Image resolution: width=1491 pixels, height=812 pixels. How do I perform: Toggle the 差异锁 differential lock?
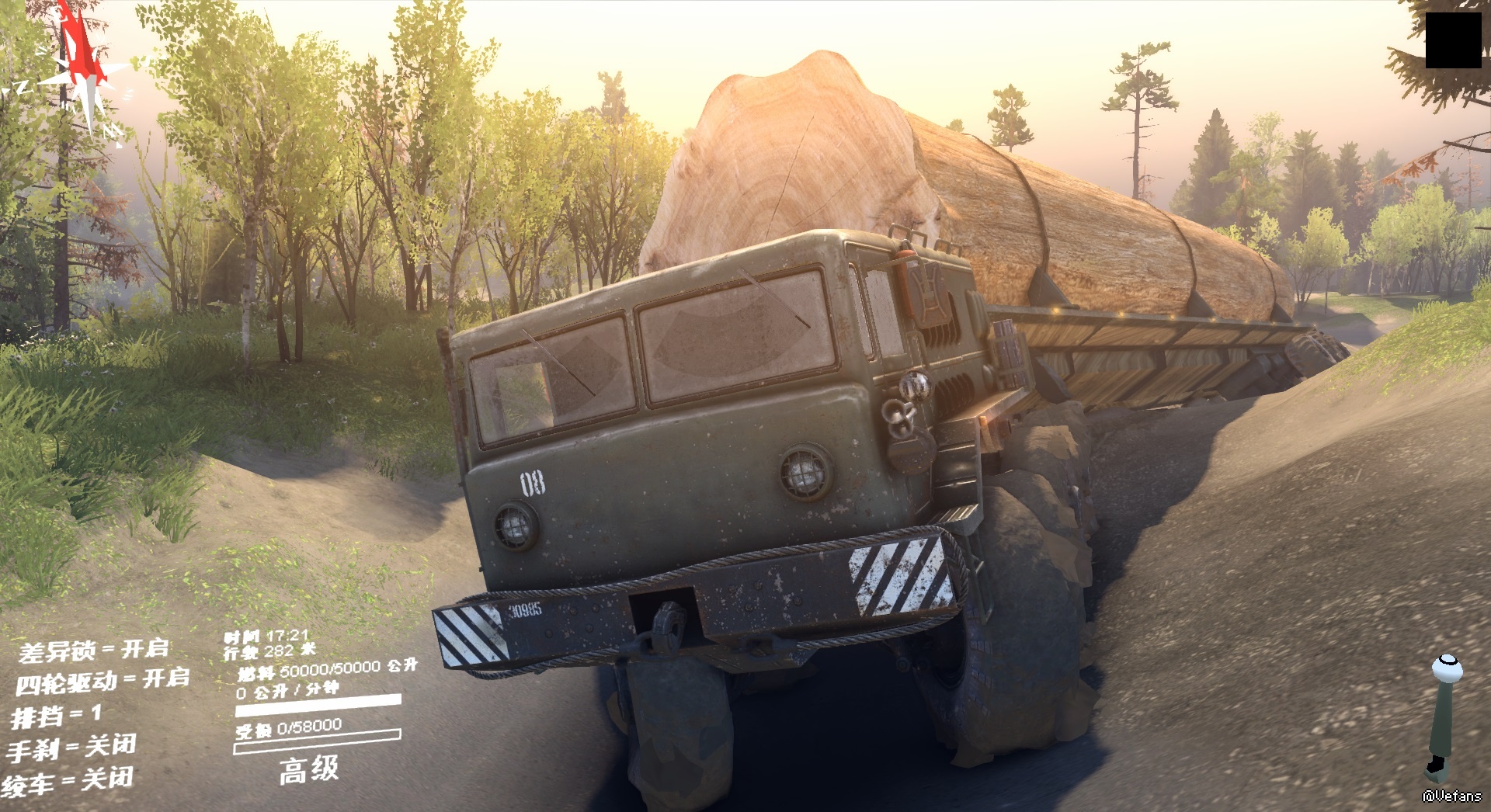coord(93,650)
